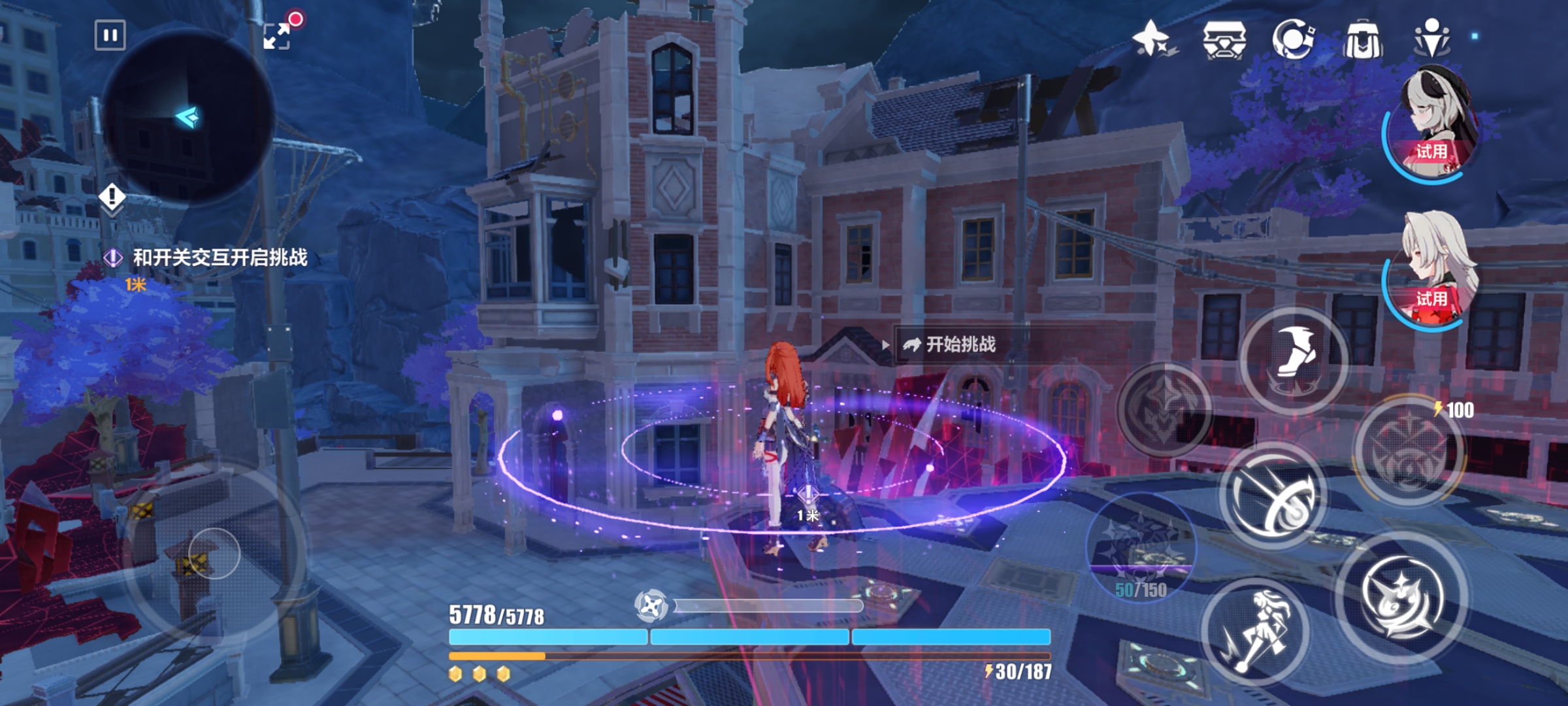
Task: Pause the game with the pause button
Action: (x=110, y=35)
